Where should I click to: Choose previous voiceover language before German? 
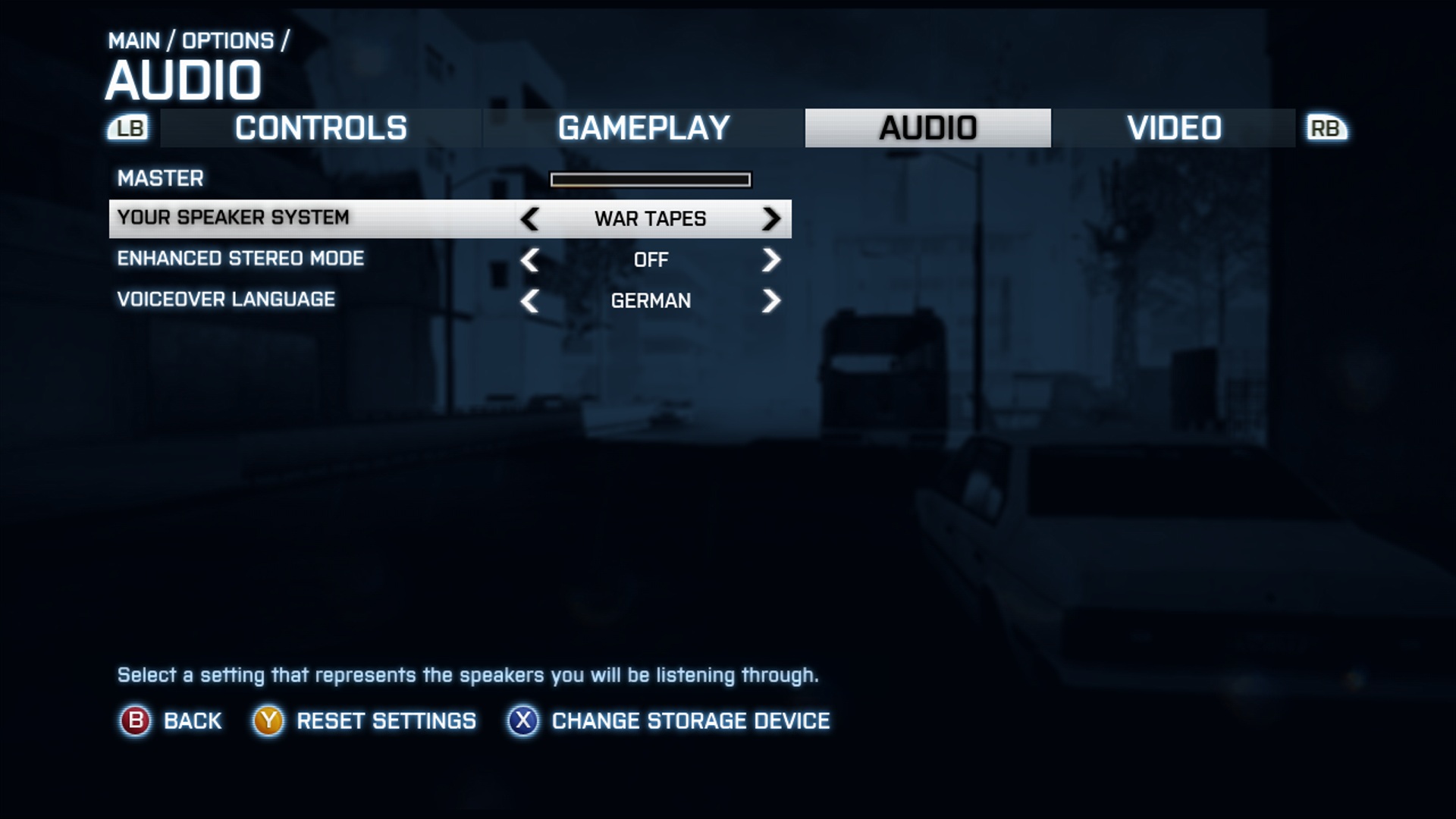coord(530,301)
